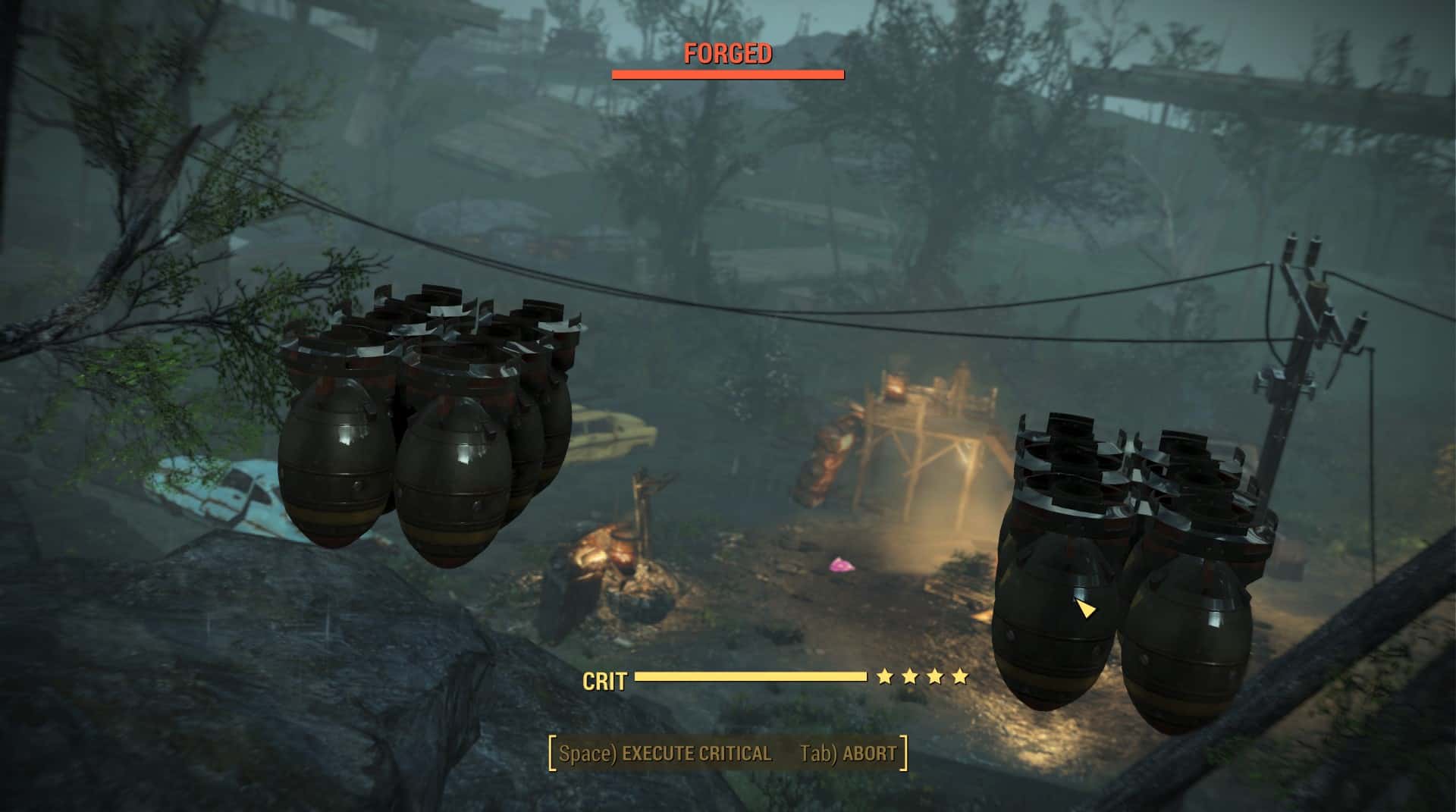Select ABORT to leave targeting mode
The image size is (1456, 812).
click(x=849, y=754)
